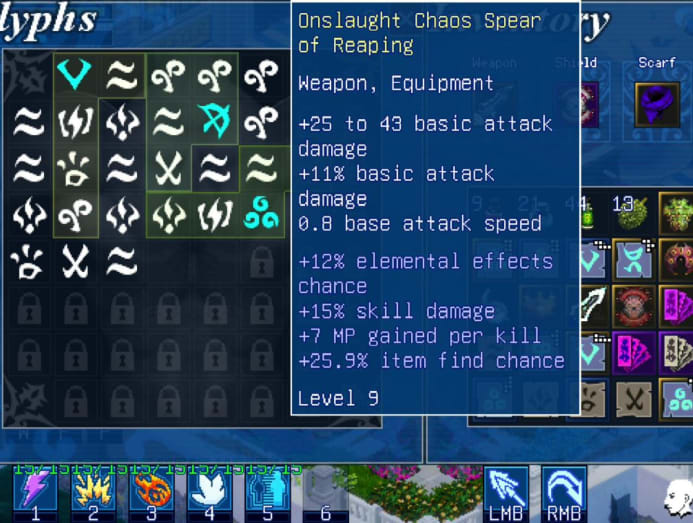Pick the cyan bow and arrow glyph
Screen dimensions: 693x523
(x=215, y=122)
